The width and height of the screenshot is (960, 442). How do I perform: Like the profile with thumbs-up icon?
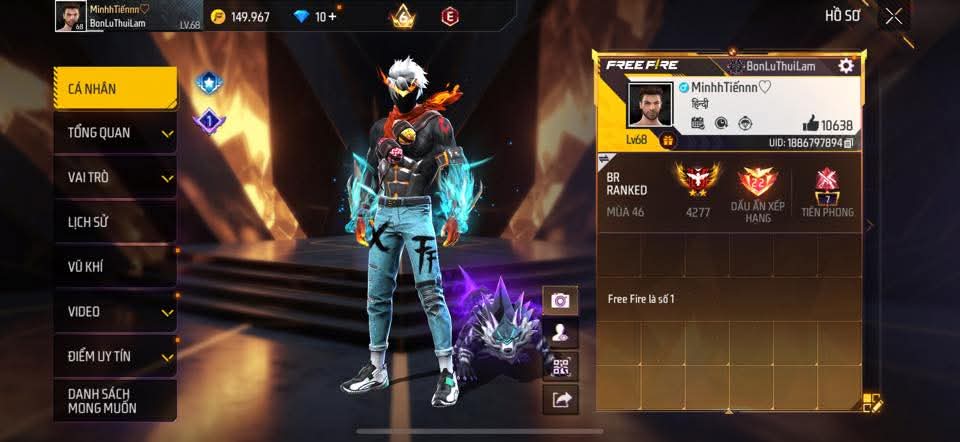click(810, 124)
